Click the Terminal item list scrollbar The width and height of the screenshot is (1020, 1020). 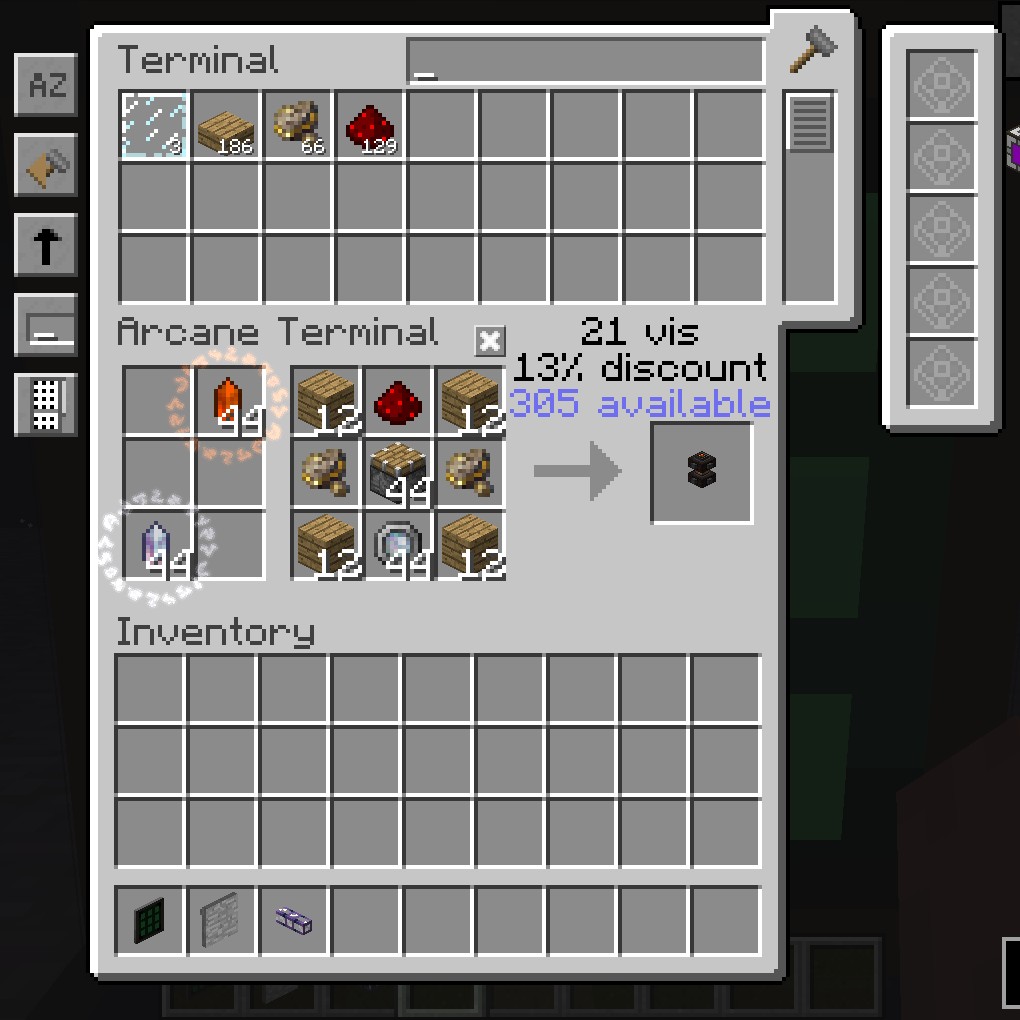[809, 123]
